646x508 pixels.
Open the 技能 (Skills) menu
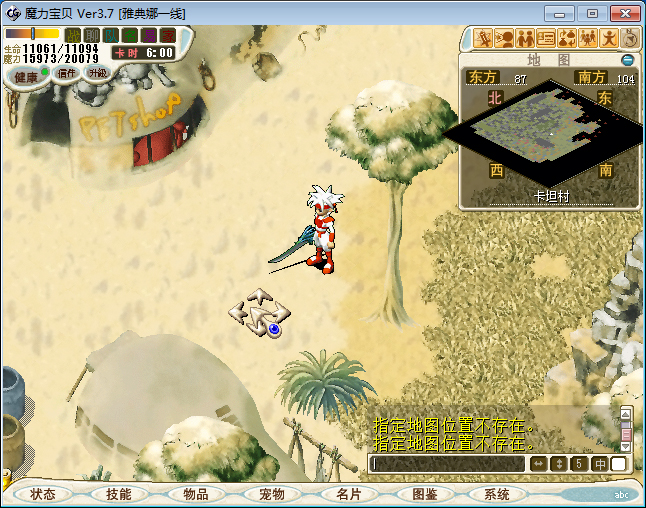(119, 494)
